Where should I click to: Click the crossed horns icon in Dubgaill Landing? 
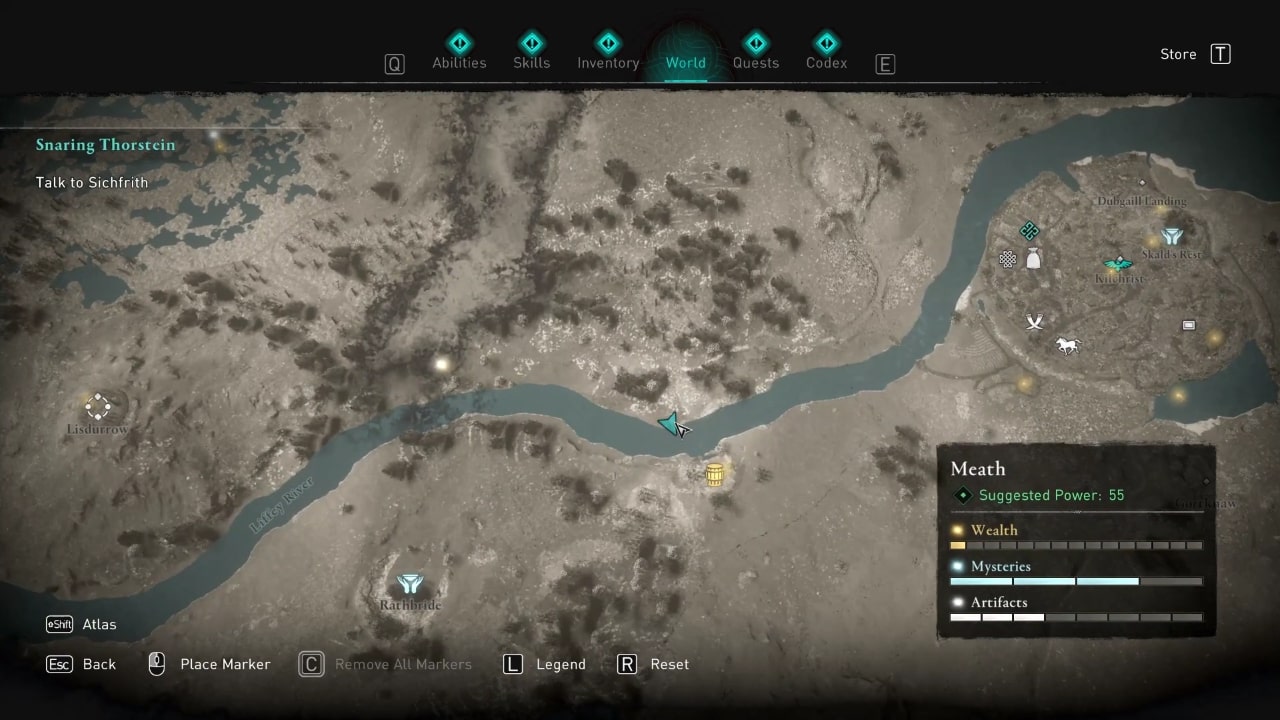click(x=1035, y=321)
